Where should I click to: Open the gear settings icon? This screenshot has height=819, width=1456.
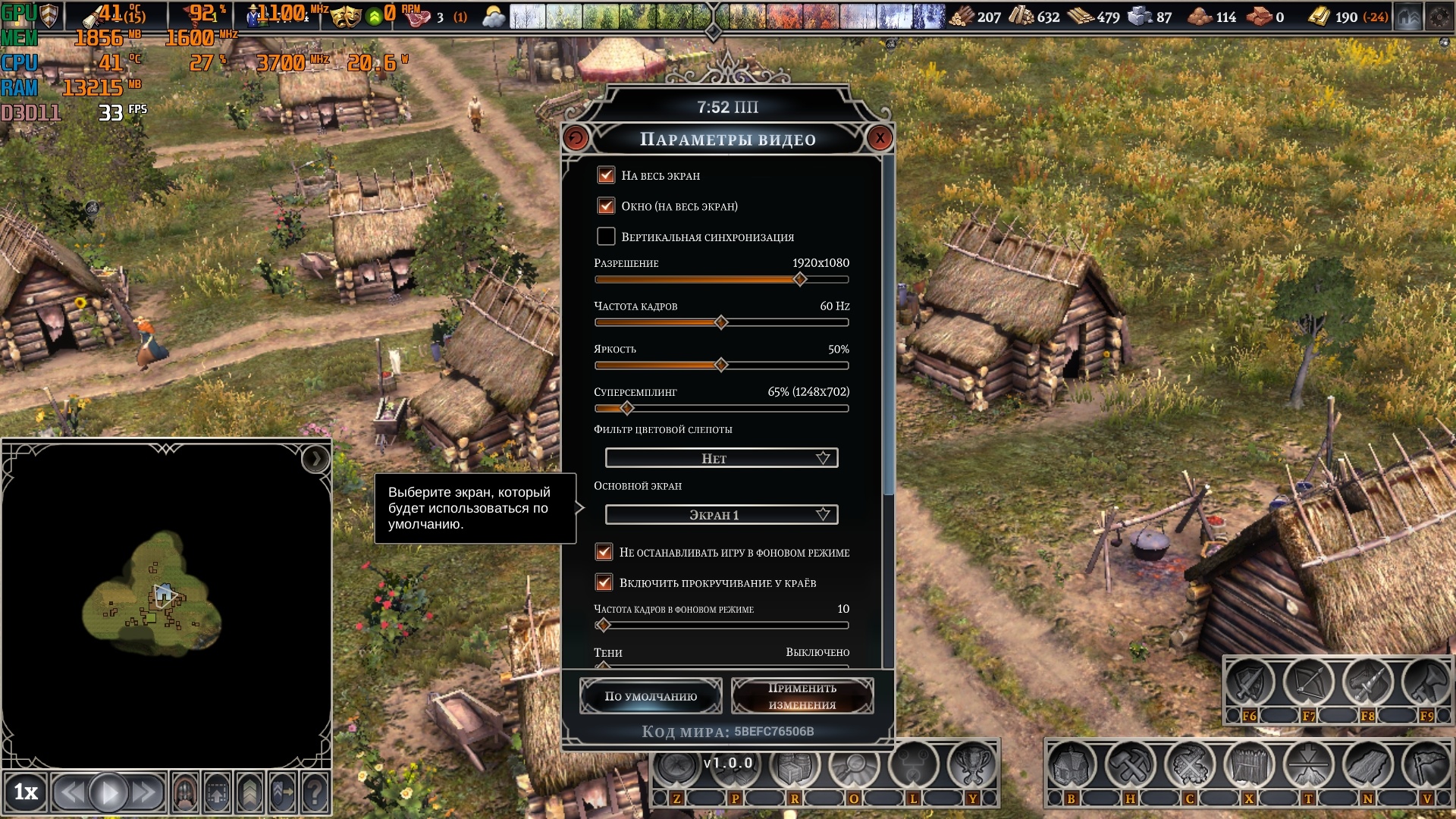pyautogui.click(x=1439, y=17)
